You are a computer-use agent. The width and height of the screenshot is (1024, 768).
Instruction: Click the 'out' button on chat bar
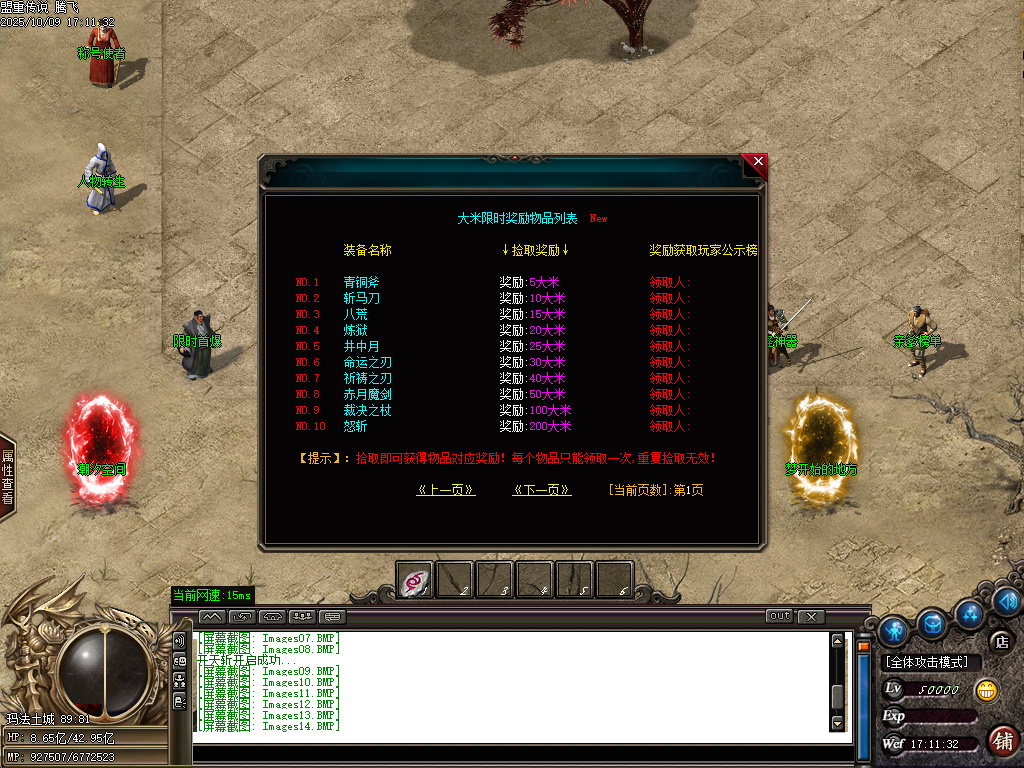point(779,616)
